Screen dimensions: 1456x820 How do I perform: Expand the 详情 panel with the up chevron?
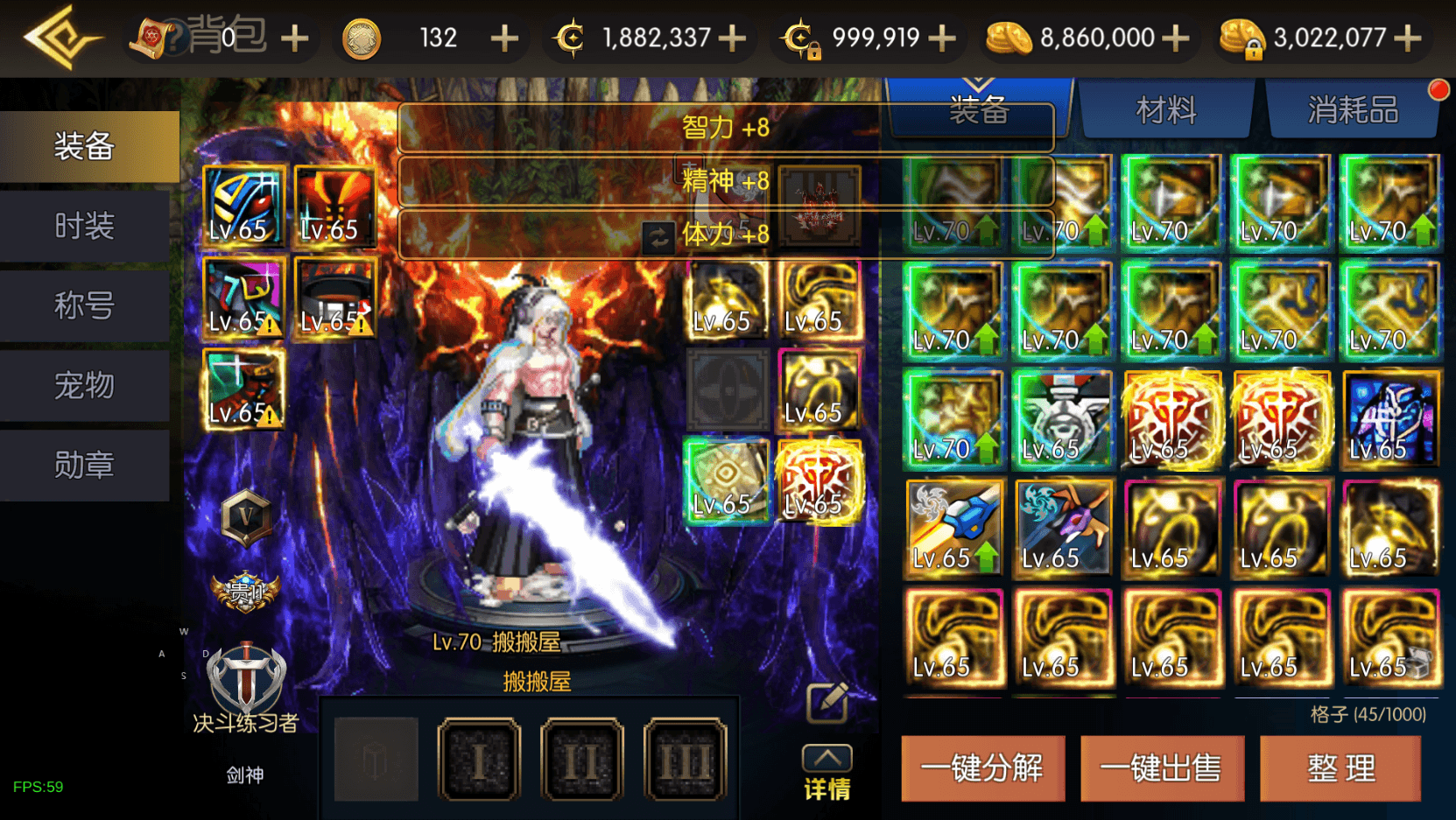pyautogui.click(x=826, y=760)
